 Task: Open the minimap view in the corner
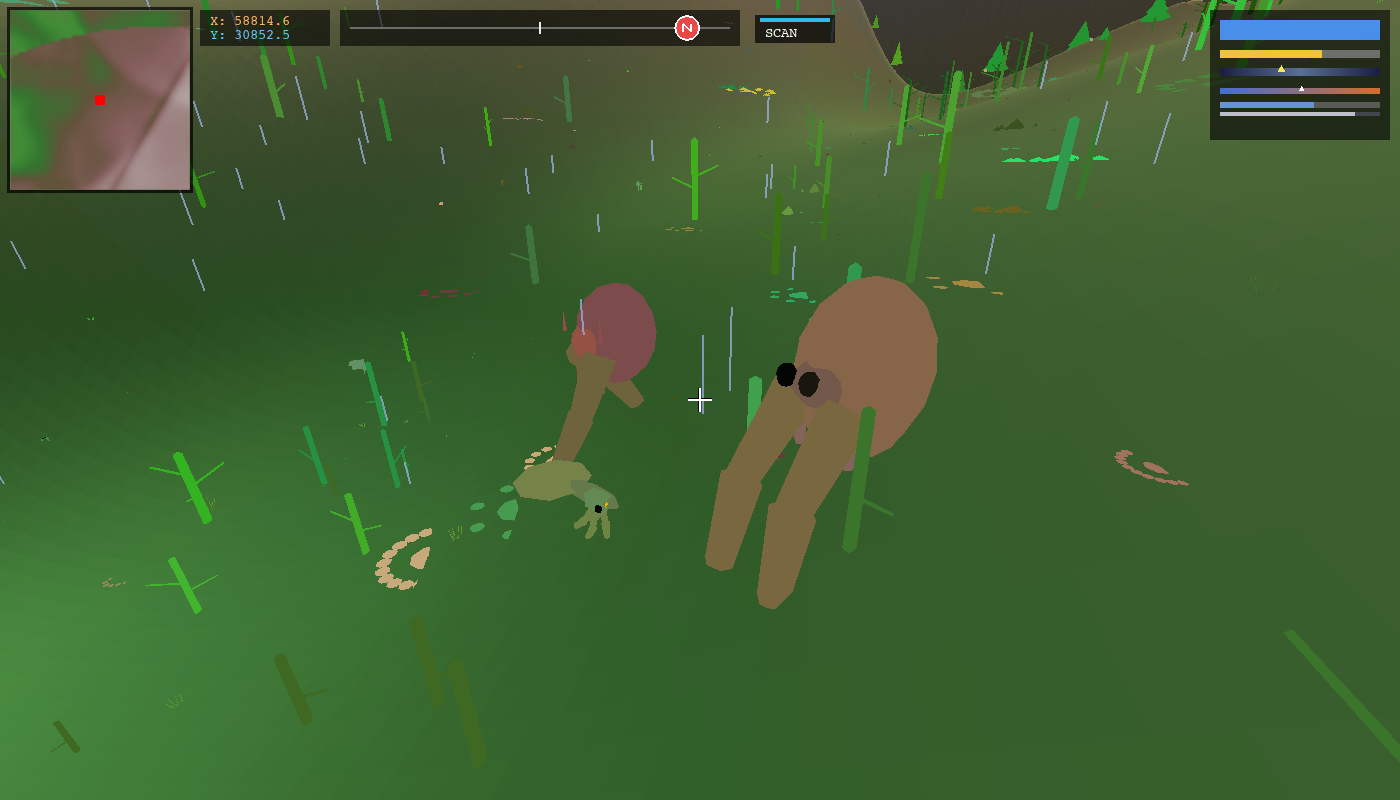pyautogui.click(x=98, y=97)
